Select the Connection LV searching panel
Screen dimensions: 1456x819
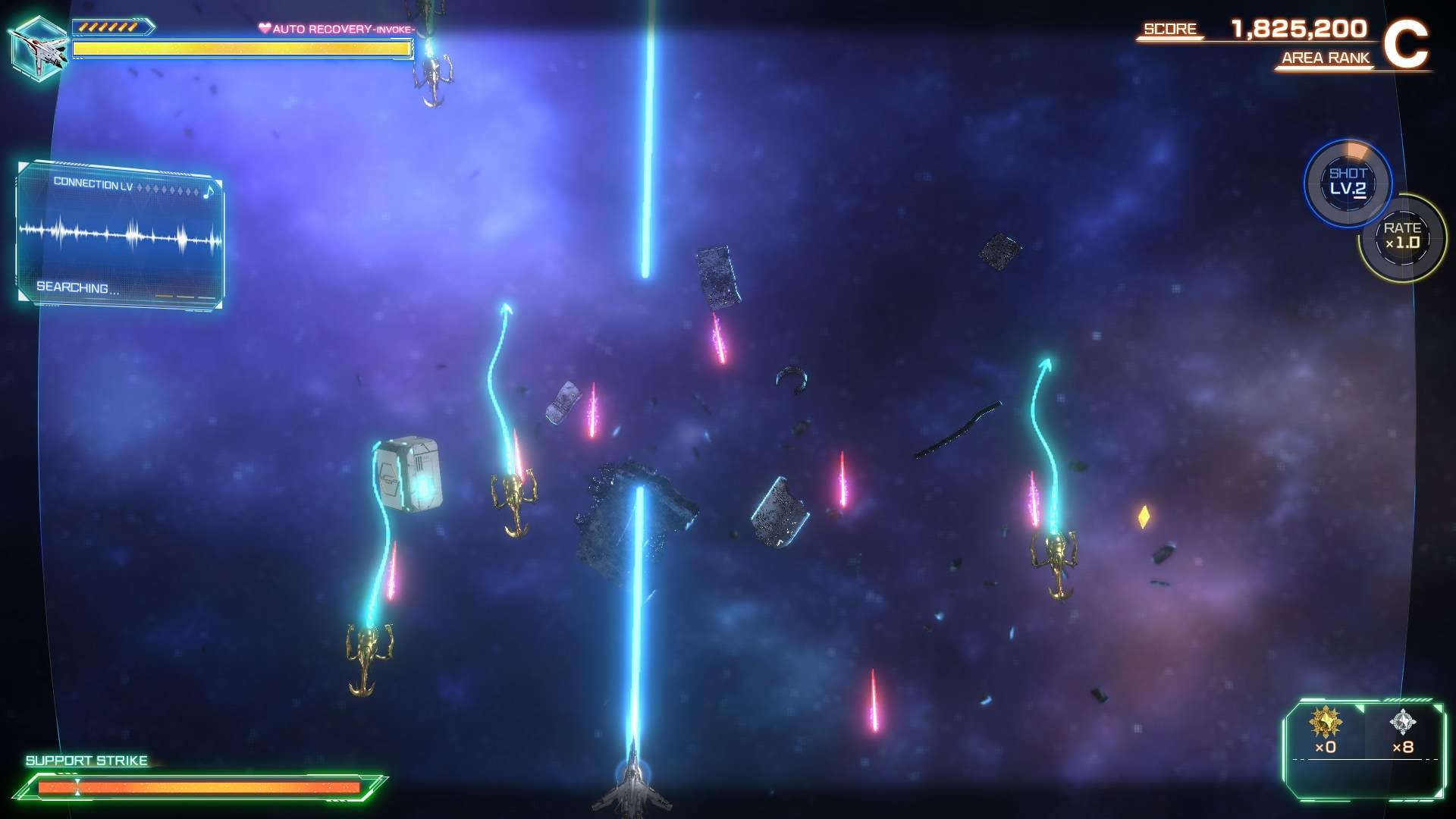(x=120, y=236)
